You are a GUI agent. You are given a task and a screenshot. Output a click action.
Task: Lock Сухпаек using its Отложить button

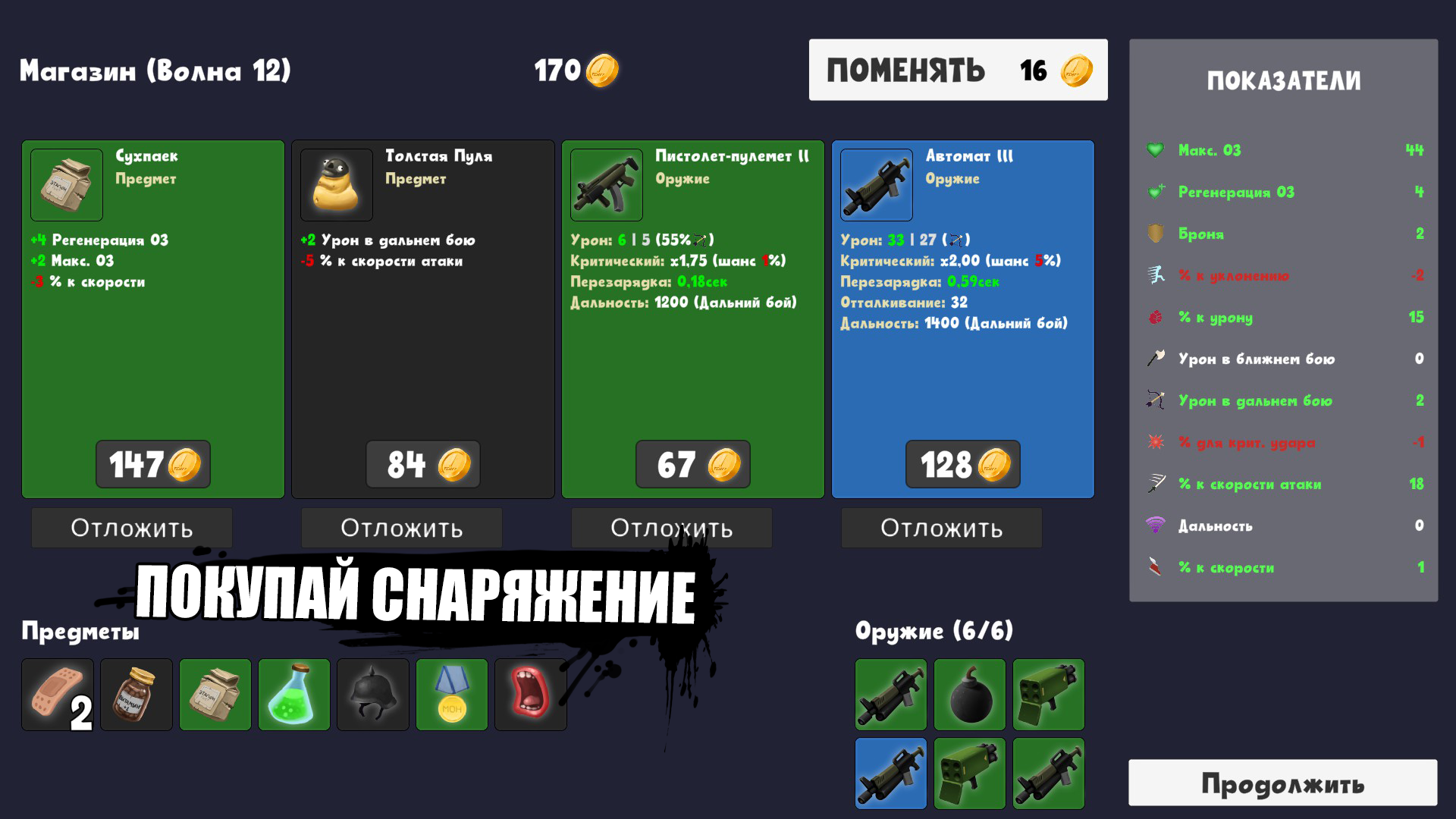point(131,528)
